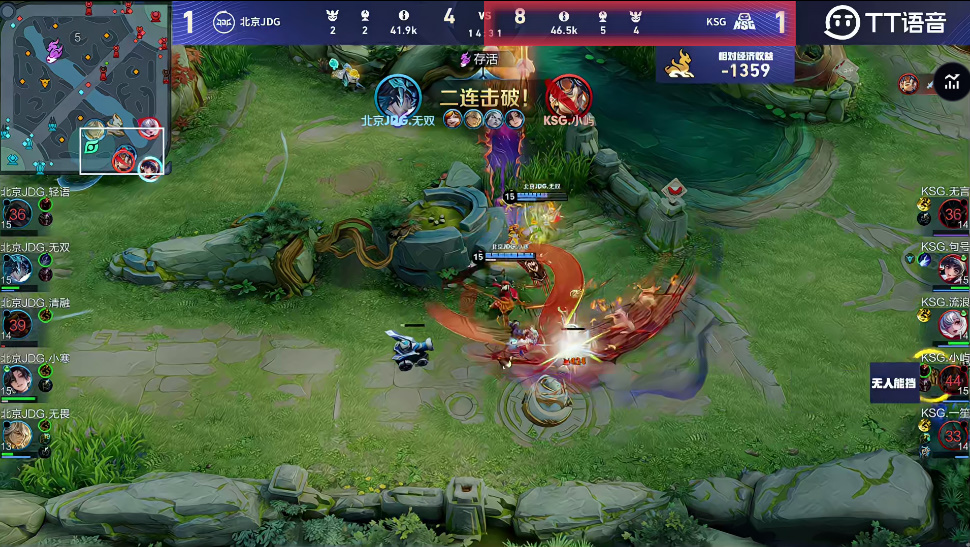Screen dimensions: 970x547
Task: Select KSG.流浪 player portrait
Action: tap(952, 324)
